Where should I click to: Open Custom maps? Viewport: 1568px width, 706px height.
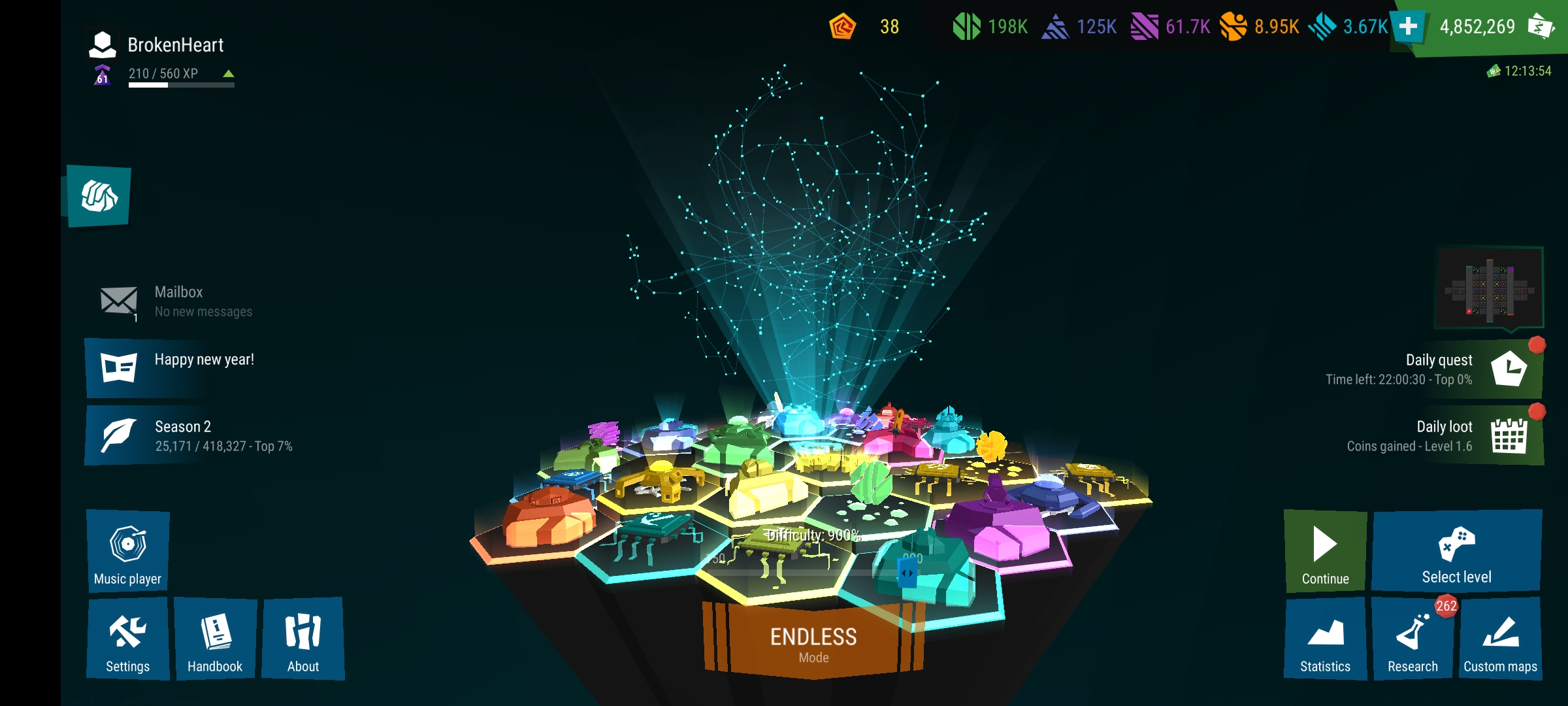point(1500,639)
